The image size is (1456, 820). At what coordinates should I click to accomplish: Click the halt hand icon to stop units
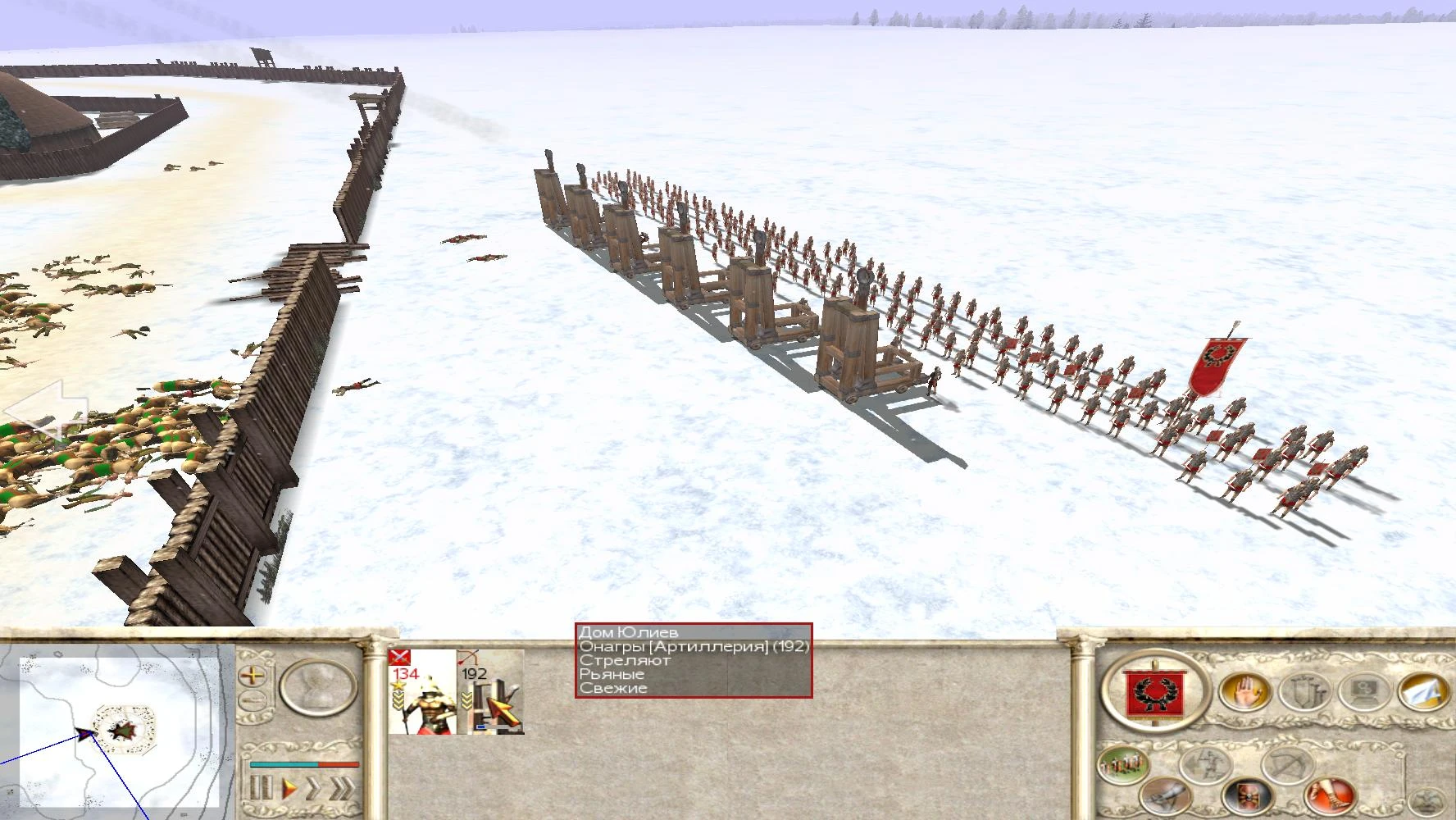[1247, 691]
